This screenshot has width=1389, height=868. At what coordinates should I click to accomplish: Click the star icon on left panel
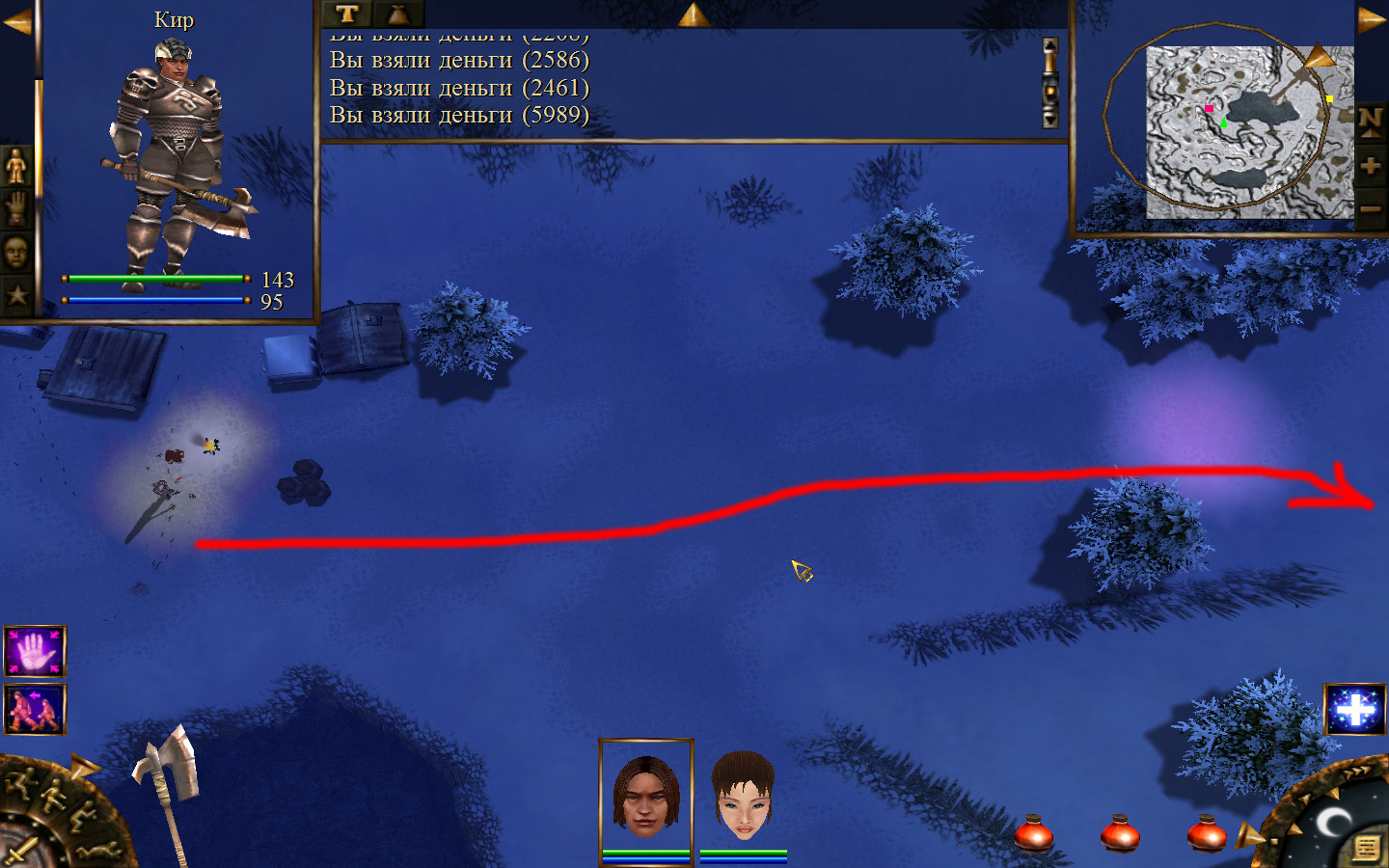pyautogui.click(x=16, y=295)
